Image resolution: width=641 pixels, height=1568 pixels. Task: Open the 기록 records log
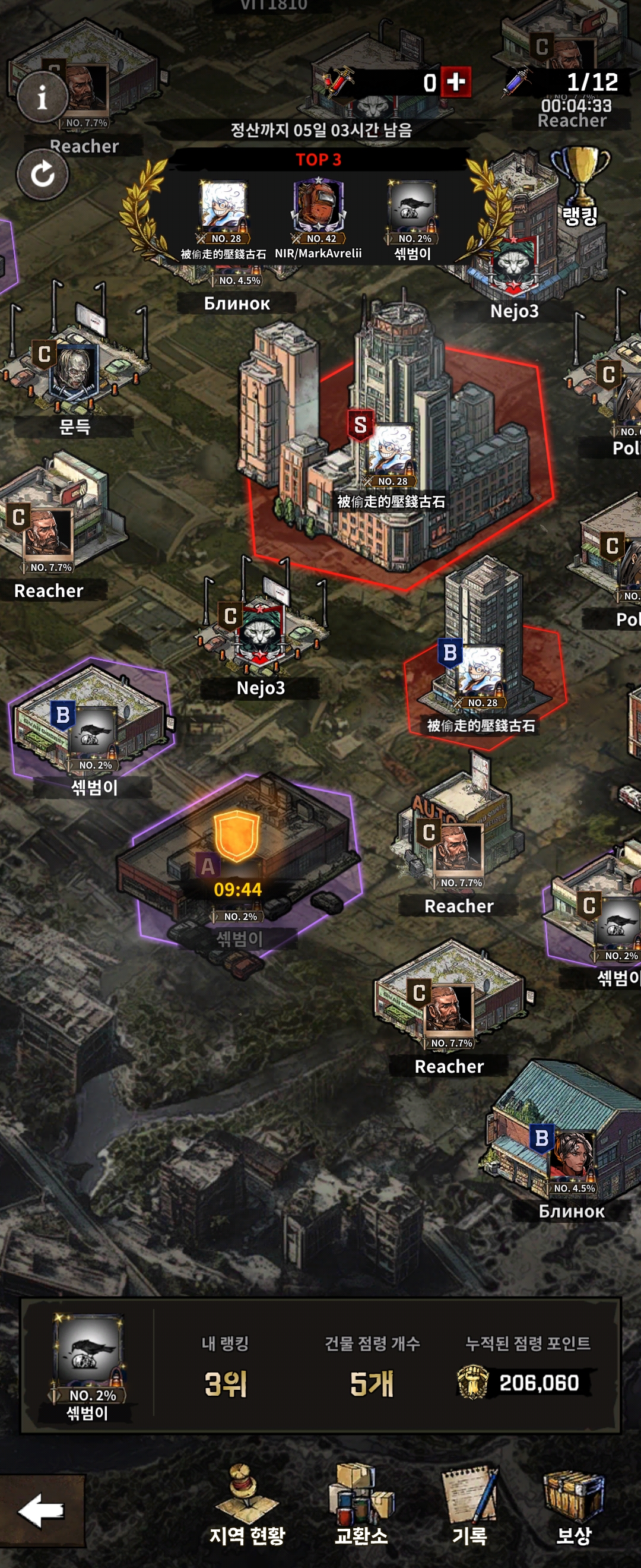pos(469,1505)
